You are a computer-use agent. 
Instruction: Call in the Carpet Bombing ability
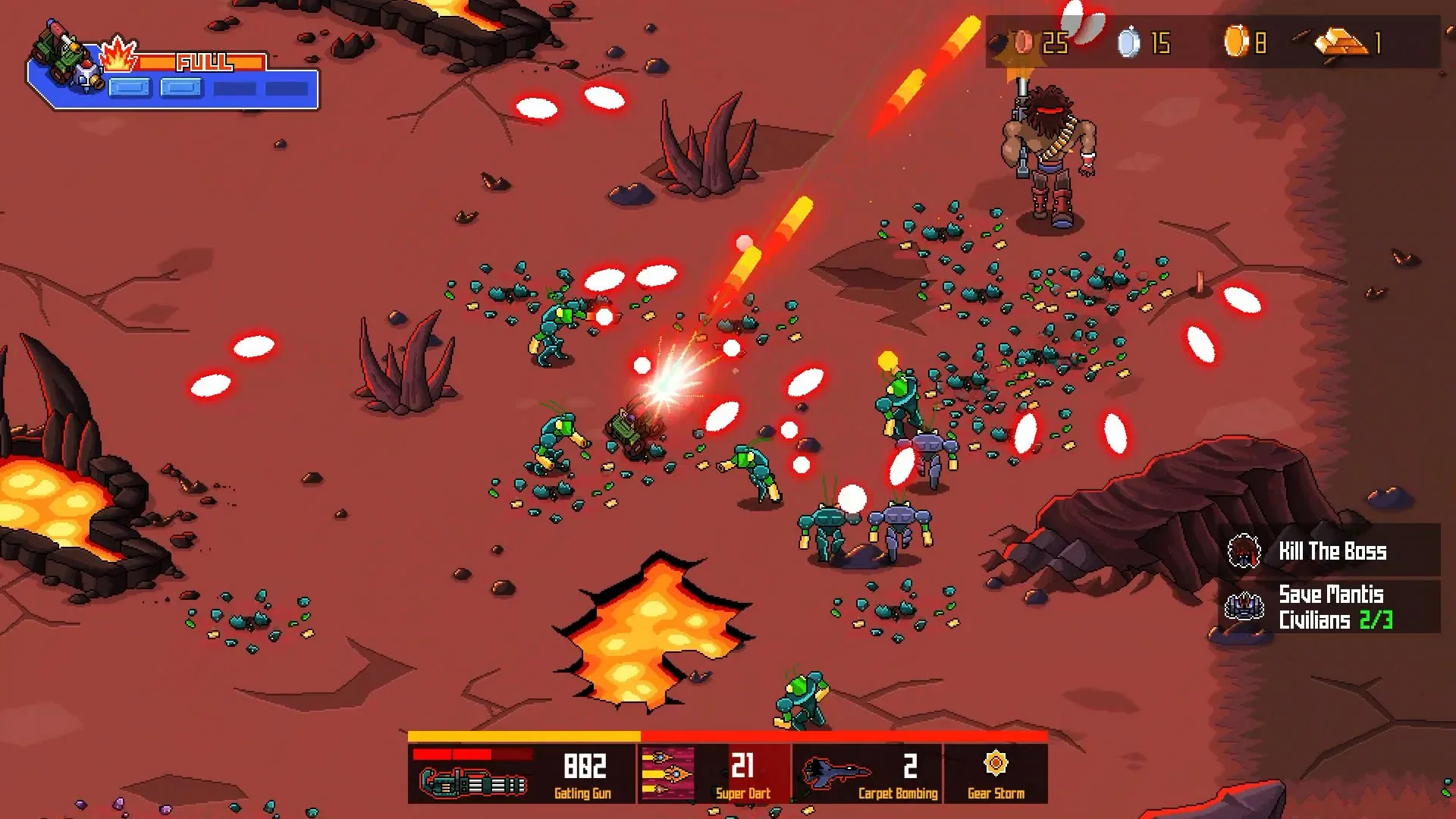(x=868, y=773)
